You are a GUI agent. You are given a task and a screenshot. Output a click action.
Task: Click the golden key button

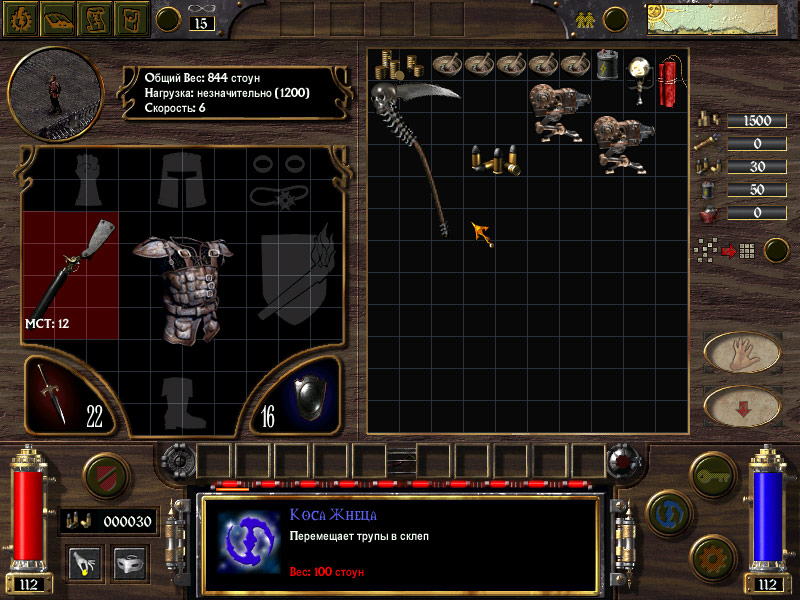(715, 469)
